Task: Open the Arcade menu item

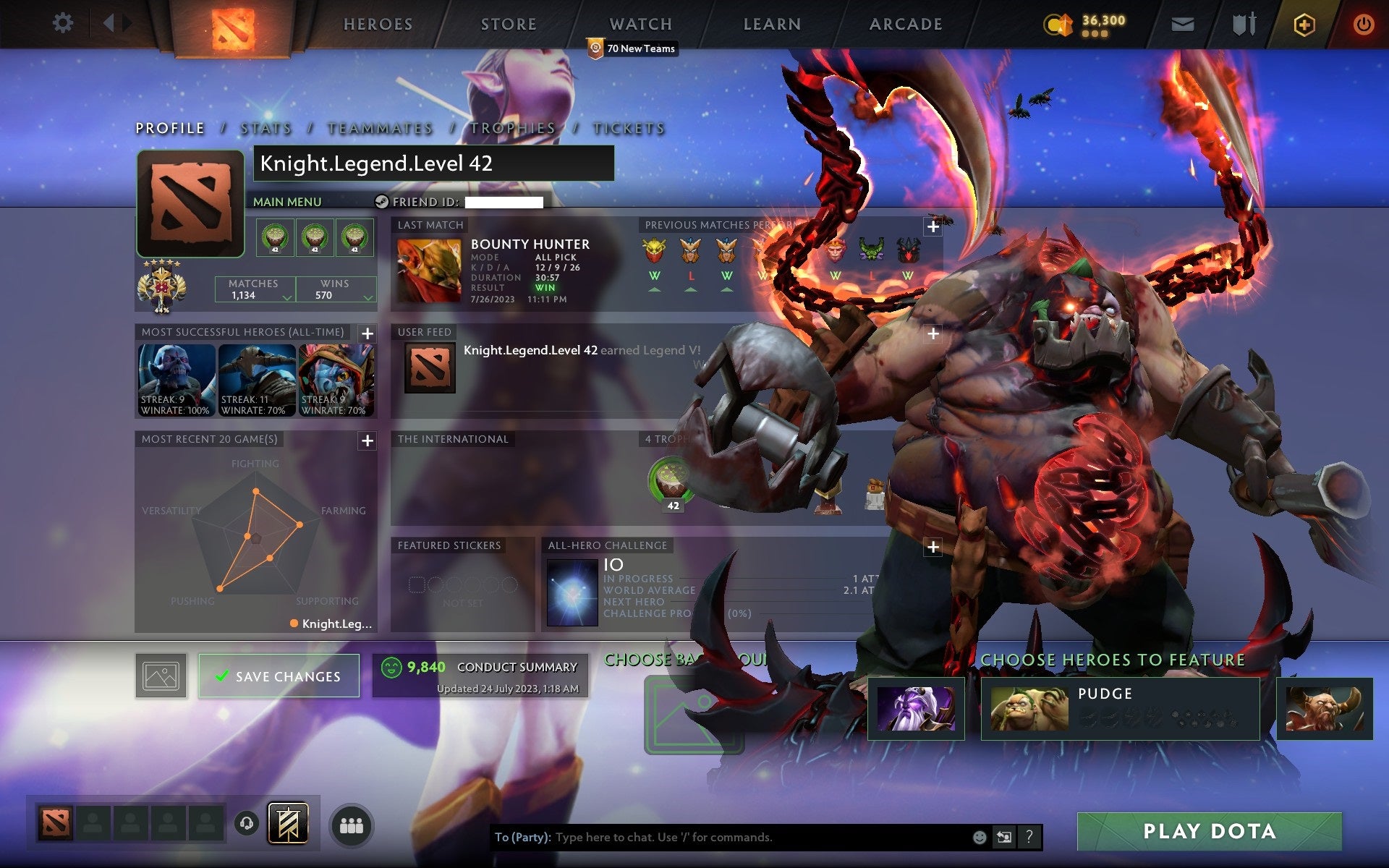Action: coord(905,24)
